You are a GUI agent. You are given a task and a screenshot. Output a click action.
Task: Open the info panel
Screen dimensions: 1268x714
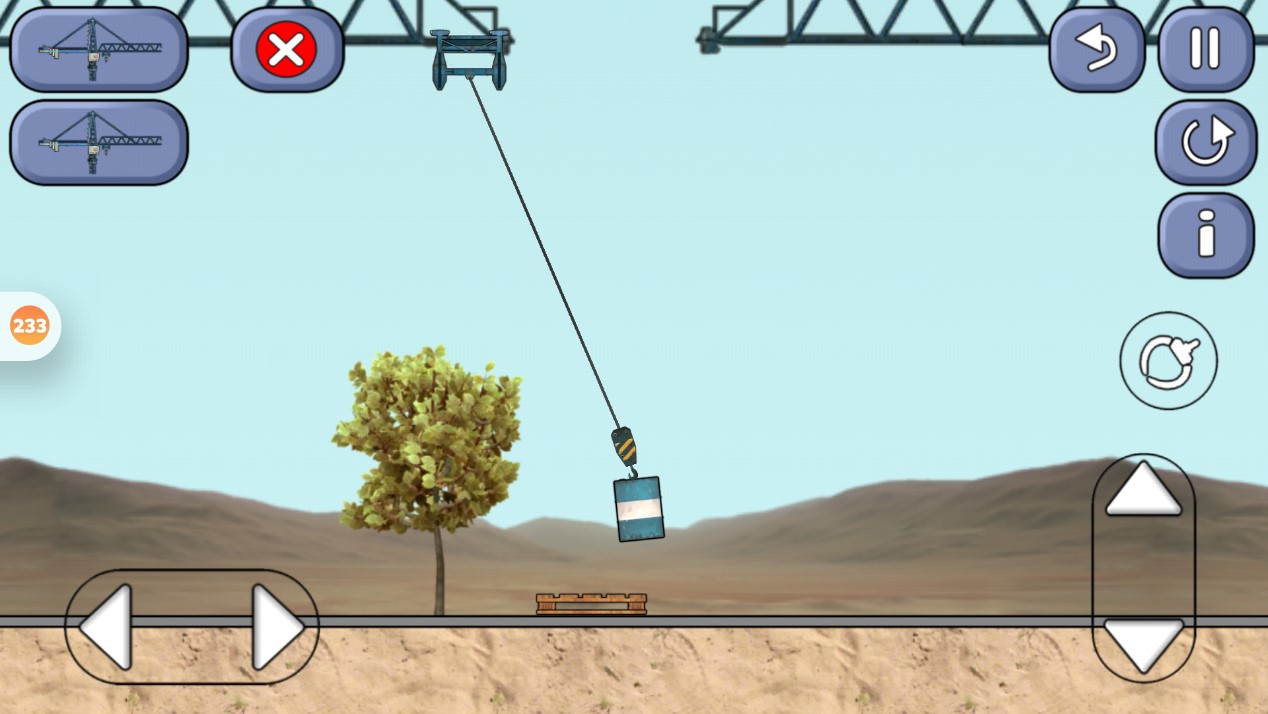point(1205,236)
